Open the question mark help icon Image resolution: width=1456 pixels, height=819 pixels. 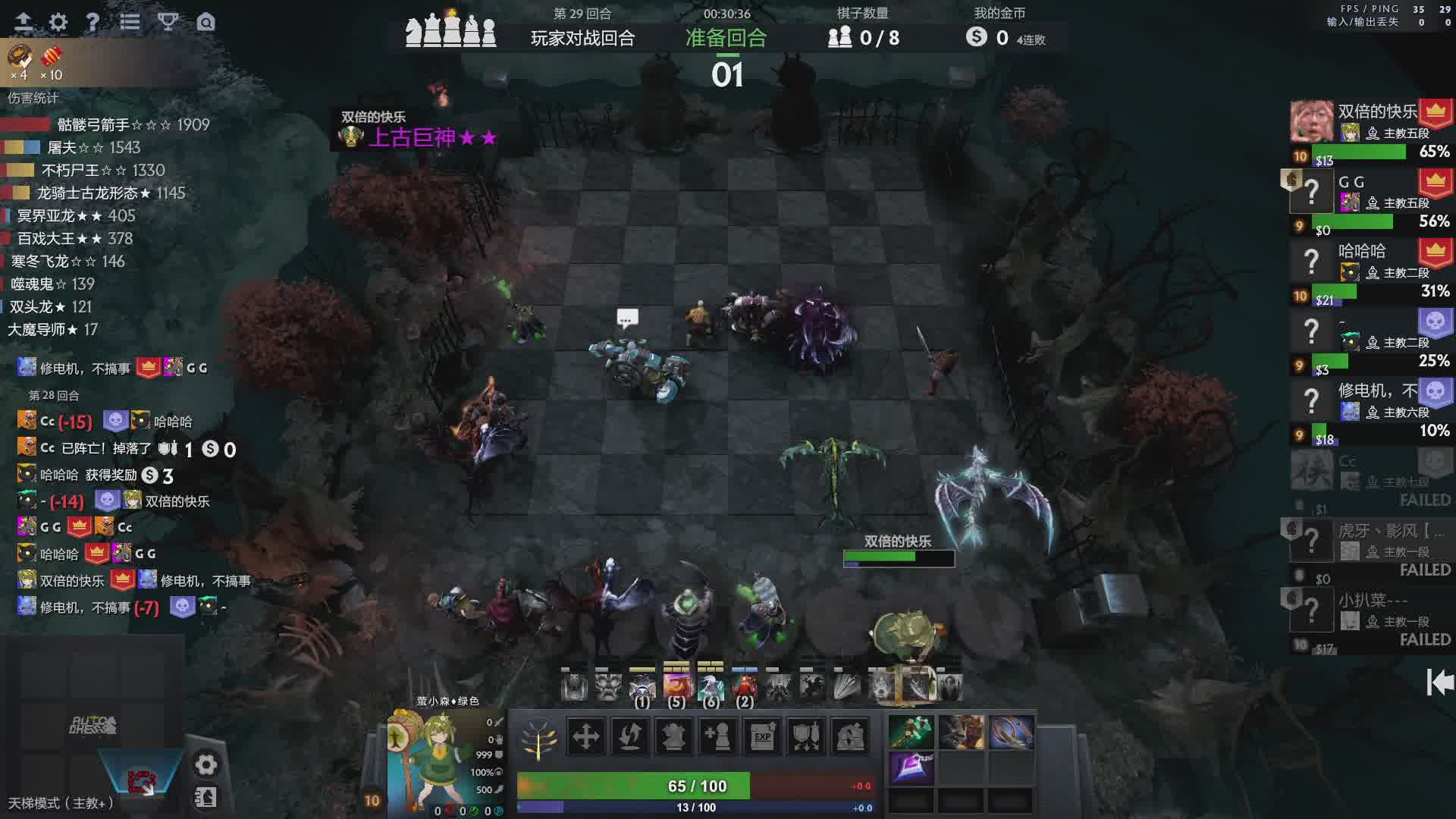click(93, 22)
